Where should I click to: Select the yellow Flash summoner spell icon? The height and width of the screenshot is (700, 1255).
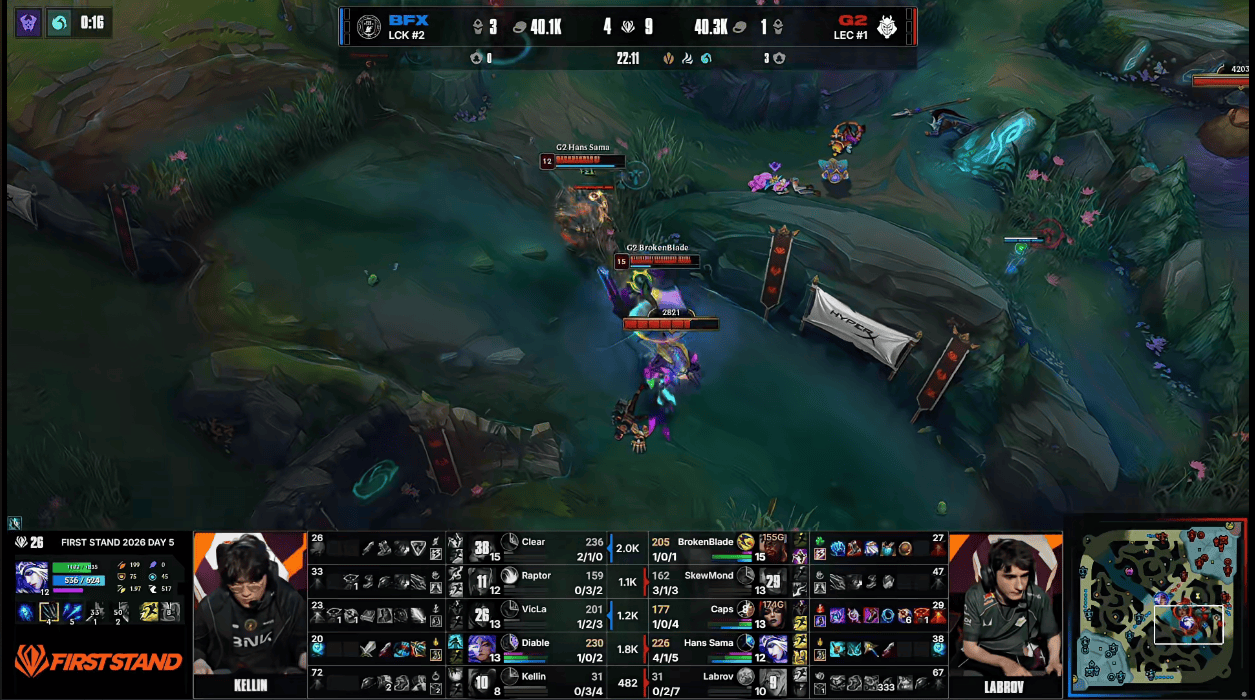point(149,611)
